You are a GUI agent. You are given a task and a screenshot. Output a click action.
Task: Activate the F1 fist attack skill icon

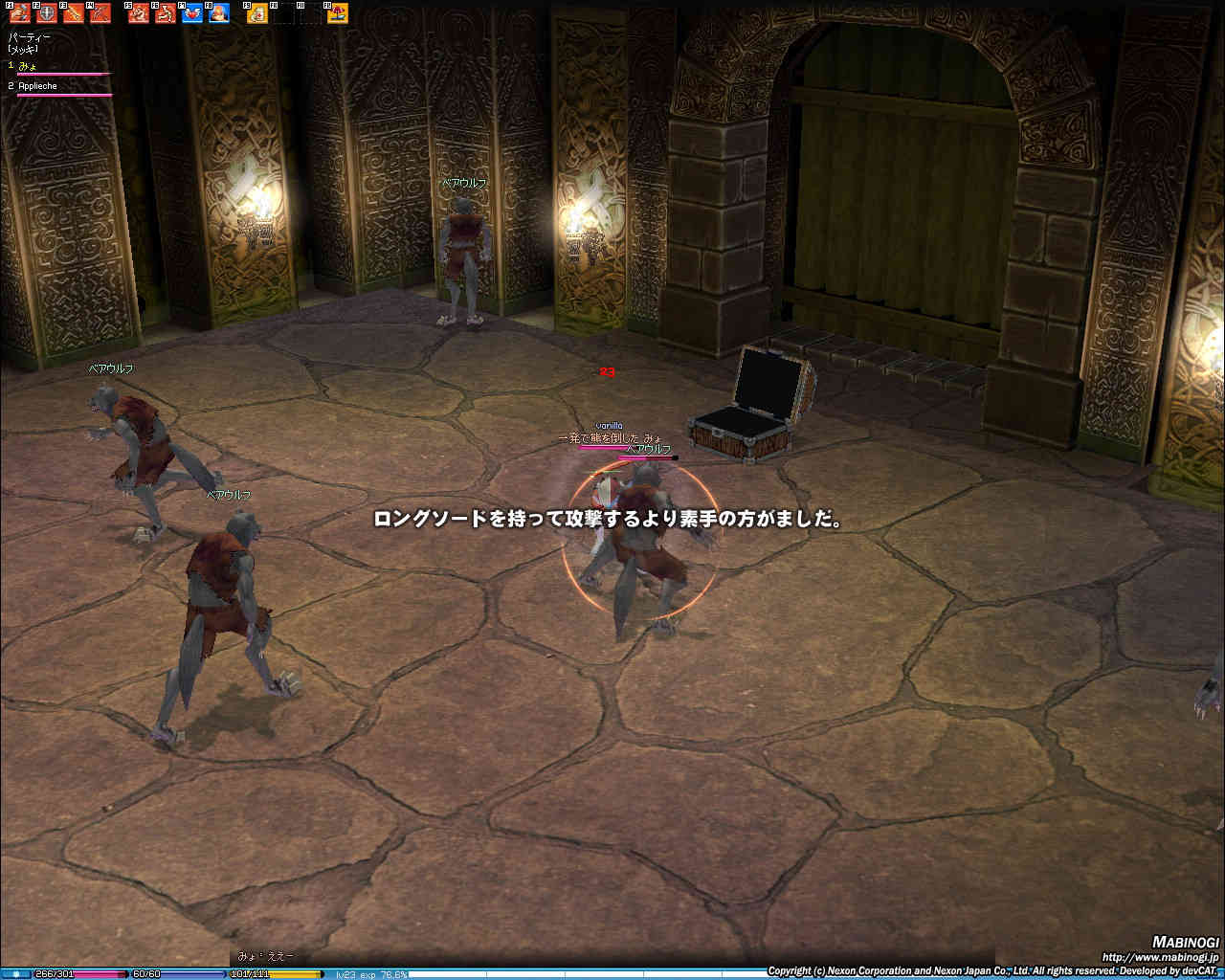21,13
